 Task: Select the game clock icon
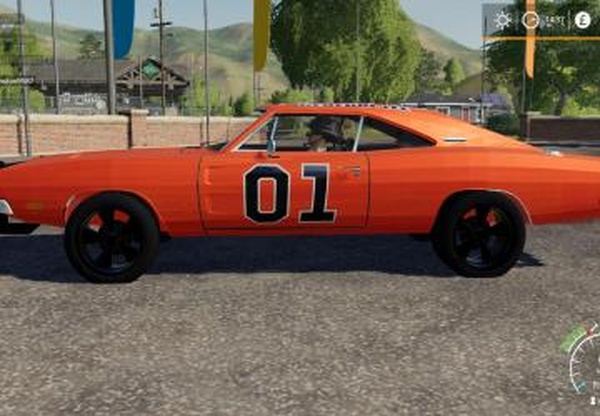tap(530, 20)
